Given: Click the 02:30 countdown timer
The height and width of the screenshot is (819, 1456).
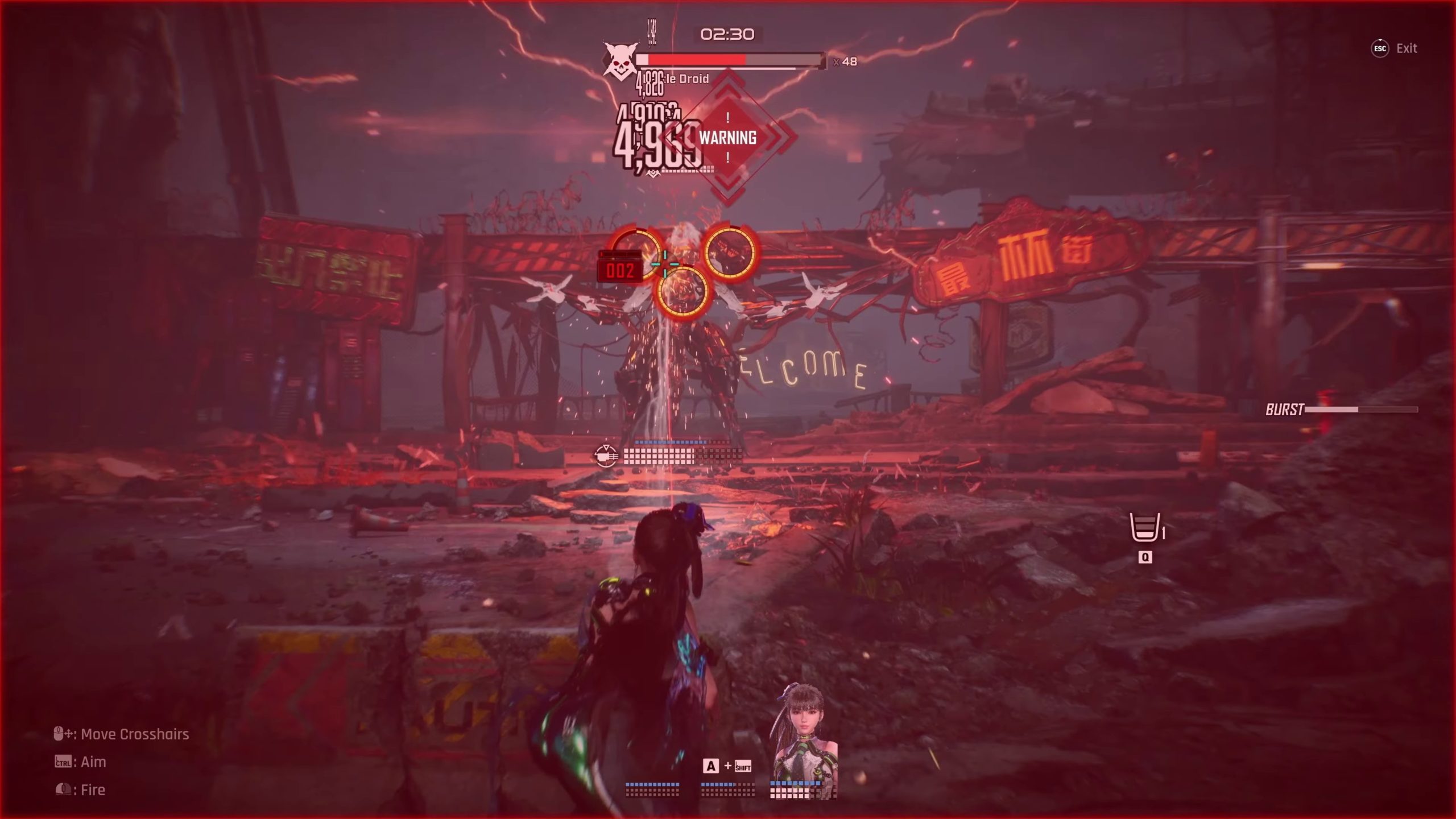Looking at the screenshot, I should point(728,35).
